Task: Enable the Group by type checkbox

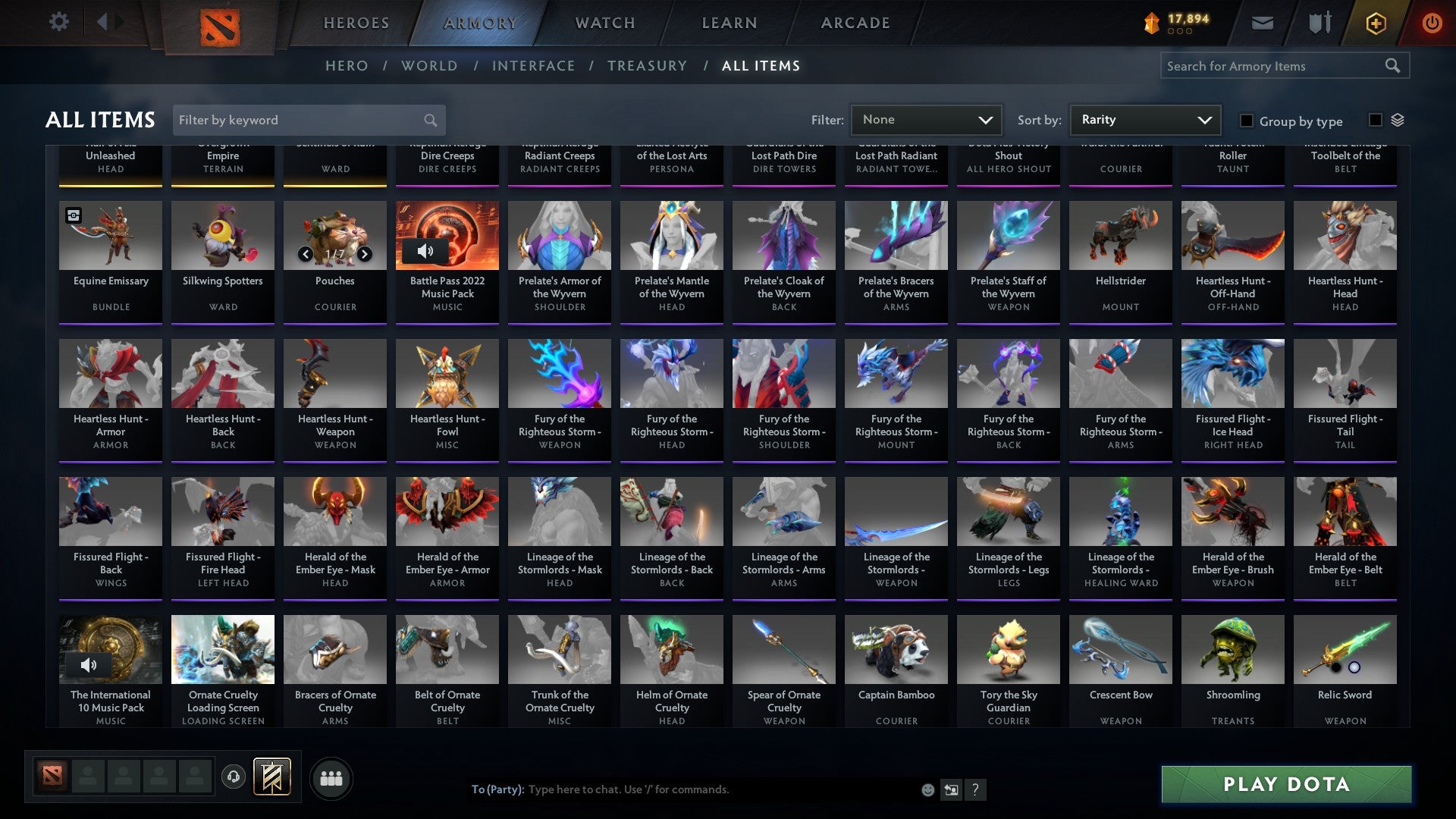Action: [x=1246, y=121]
